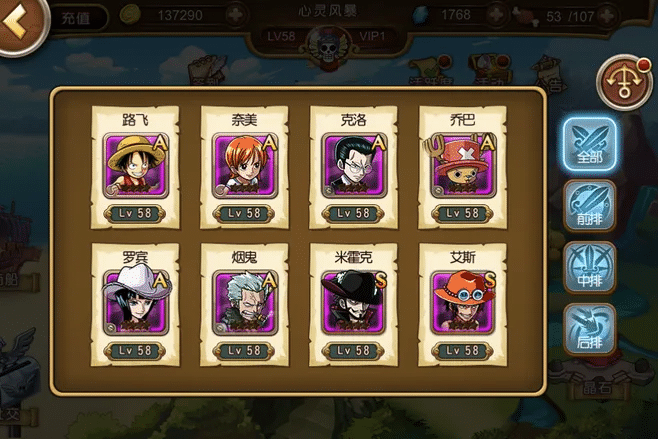Open the 充值 recharge shop
Viewport: 658px width, 439px height.
click(x=75, y=17)
